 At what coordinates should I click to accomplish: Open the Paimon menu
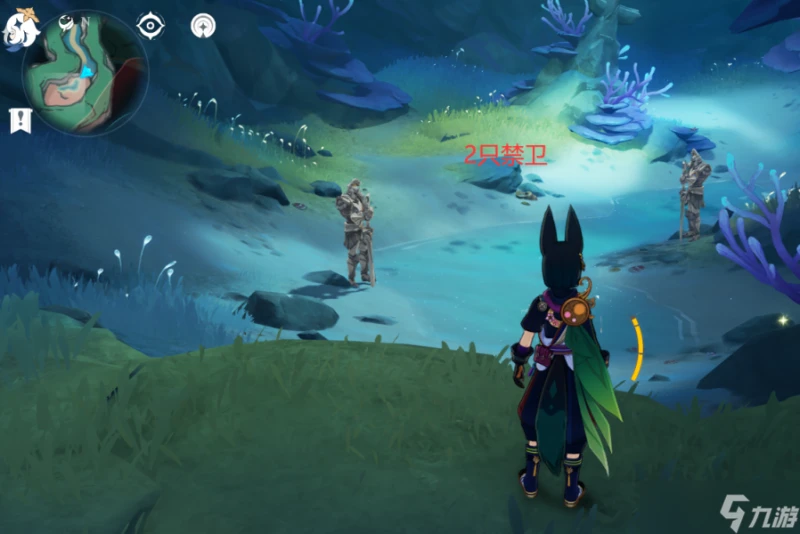pyautogui.click(x=21, y=28)
